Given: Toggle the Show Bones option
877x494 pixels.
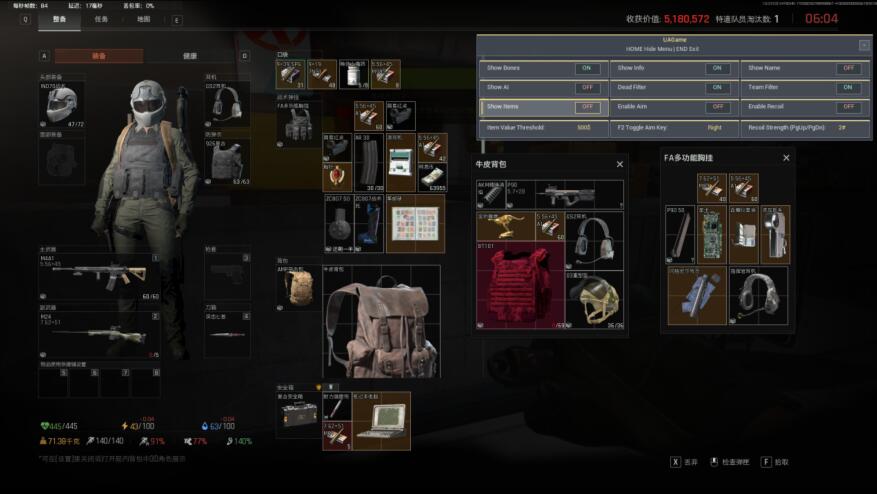Looking at the screenshot, I should pos(587,68).
